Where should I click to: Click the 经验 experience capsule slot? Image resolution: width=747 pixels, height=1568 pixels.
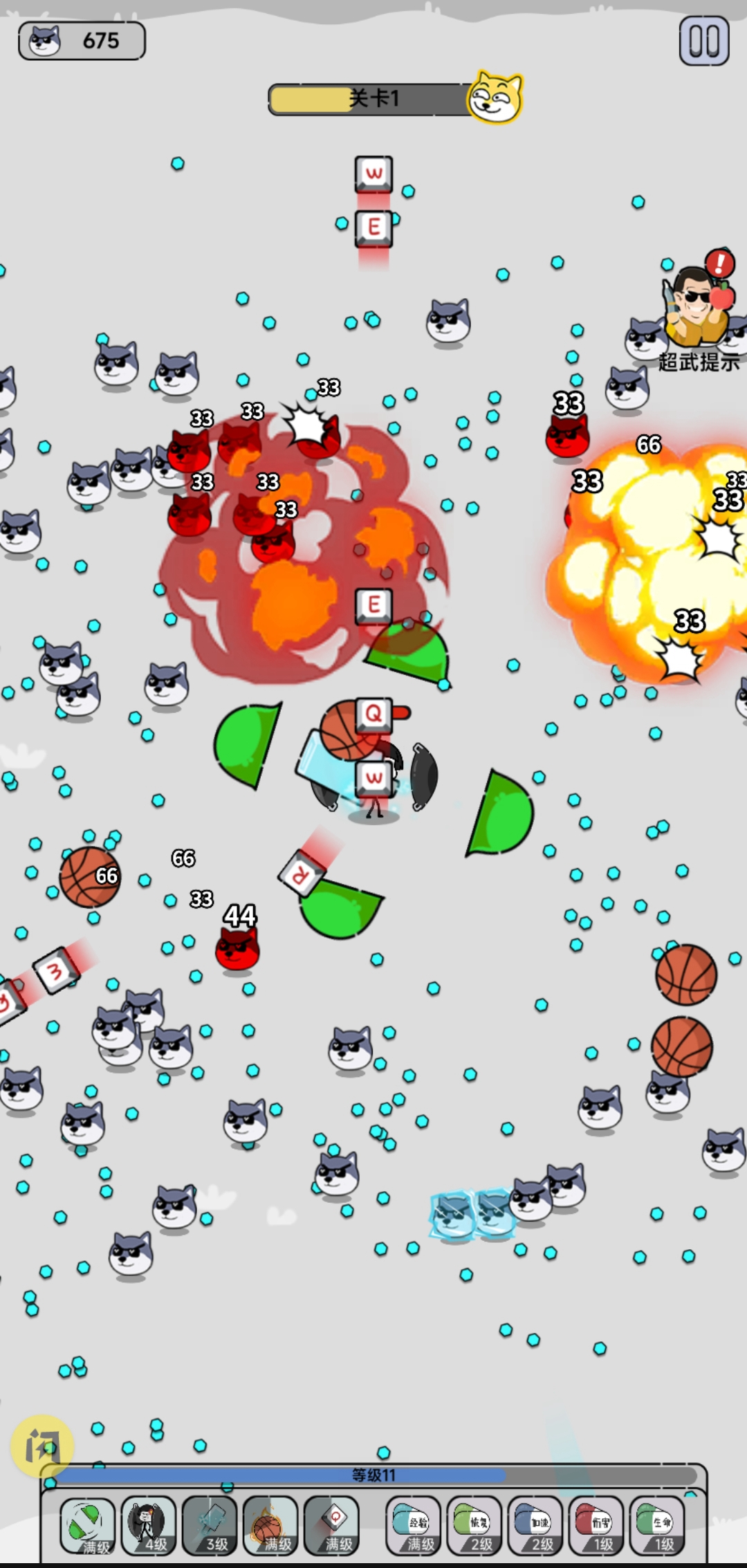coord(413,1524)
